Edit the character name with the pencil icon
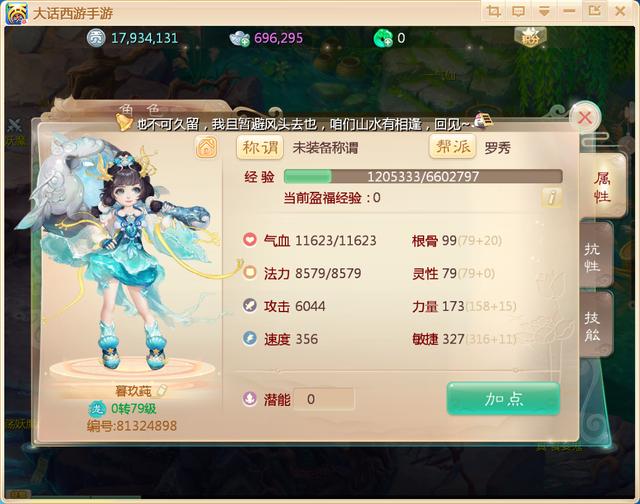 [161, 391]
